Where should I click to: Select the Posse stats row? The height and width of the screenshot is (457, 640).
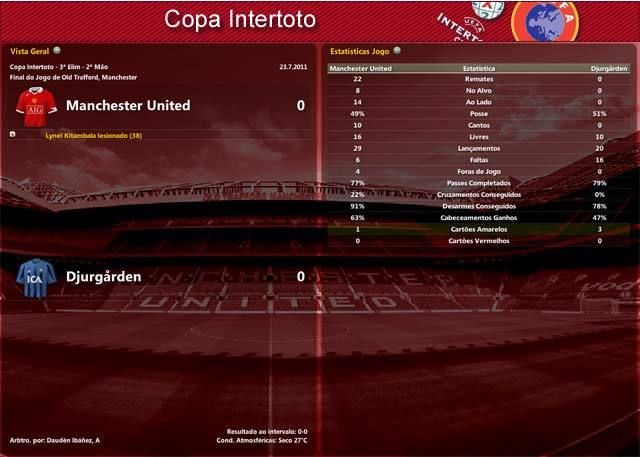coord(478,114)
